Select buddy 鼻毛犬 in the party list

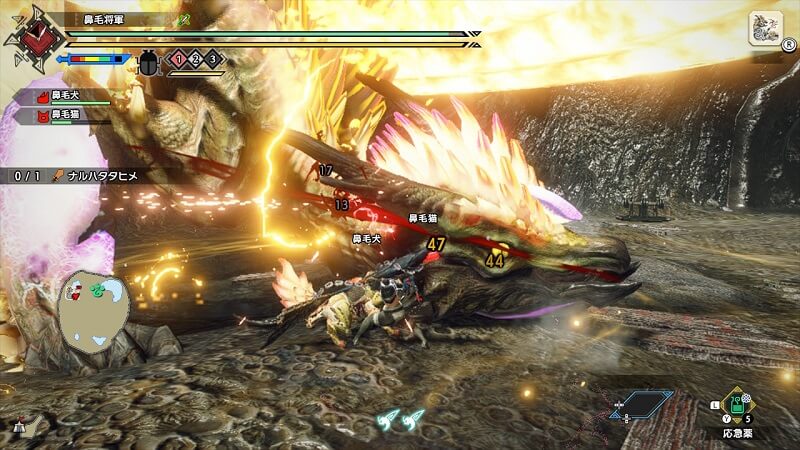(x=65, y=97)
